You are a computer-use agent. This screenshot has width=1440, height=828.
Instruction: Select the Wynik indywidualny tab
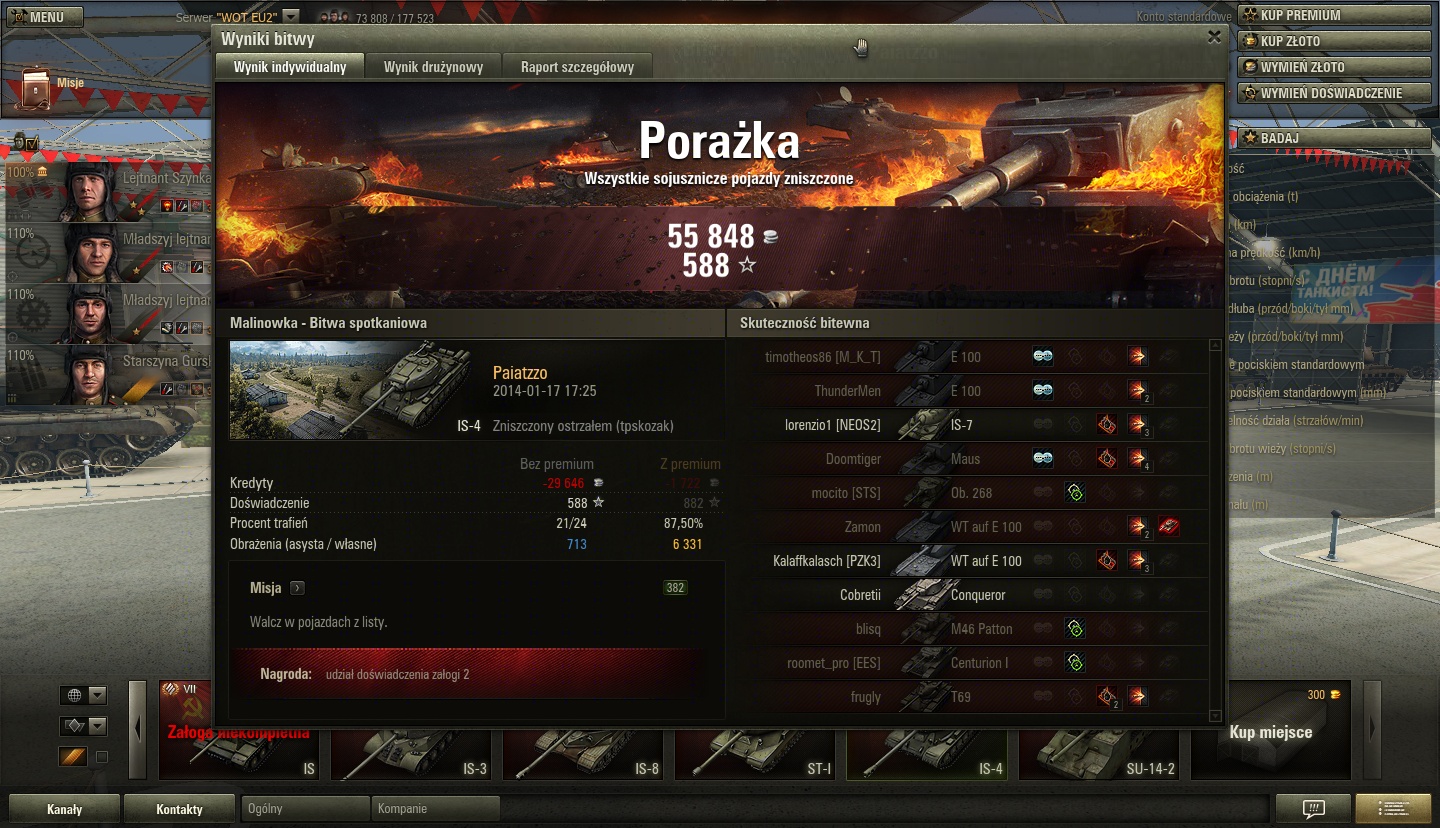[x=290, y=67]
